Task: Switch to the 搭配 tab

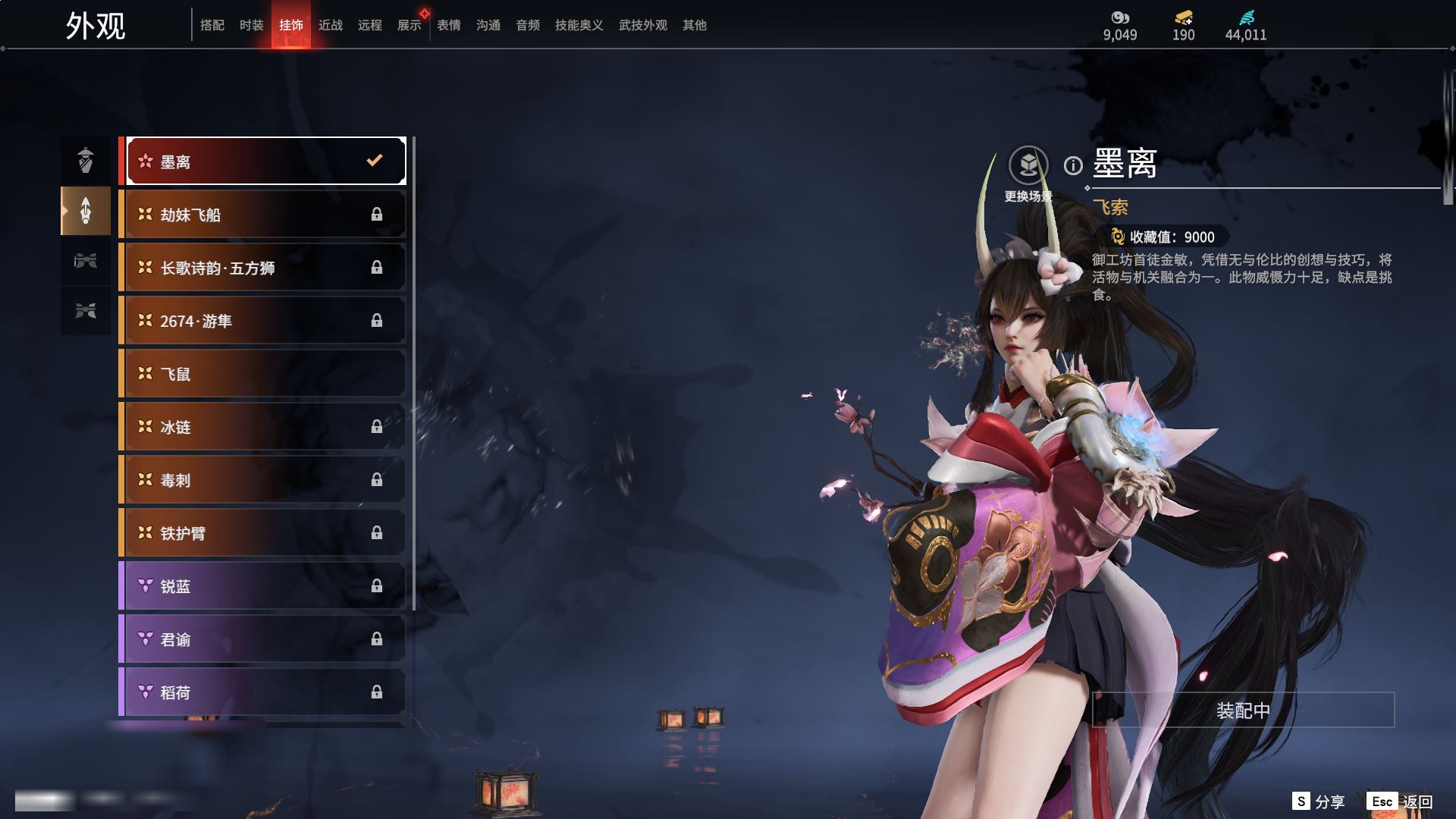Action: (212, 25)
